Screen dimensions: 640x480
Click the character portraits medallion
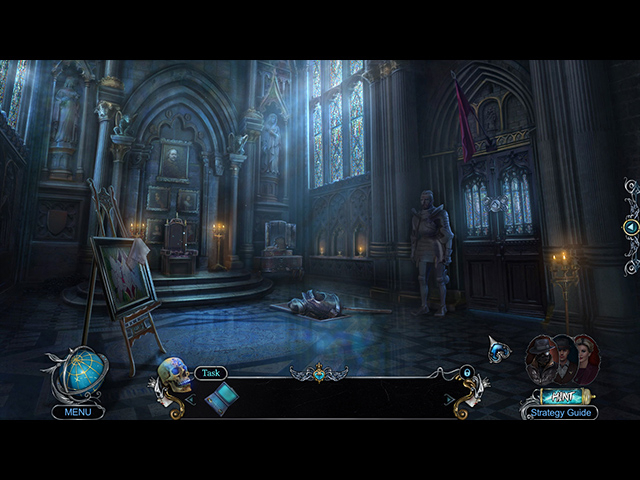pyautogui.click(x=561, y=359)
